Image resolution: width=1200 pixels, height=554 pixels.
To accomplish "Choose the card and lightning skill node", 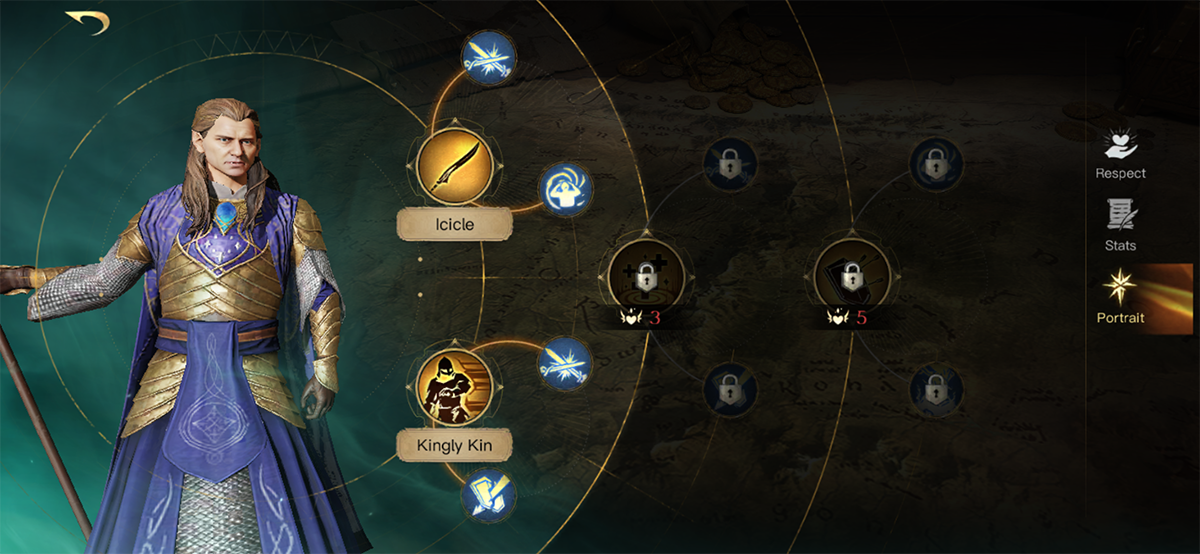I will point(487,494).
